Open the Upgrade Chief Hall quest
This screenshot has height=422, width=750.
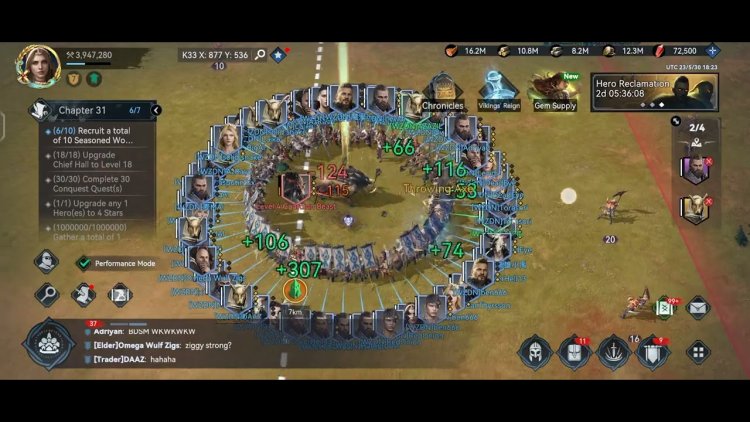(x=98, y=159)
